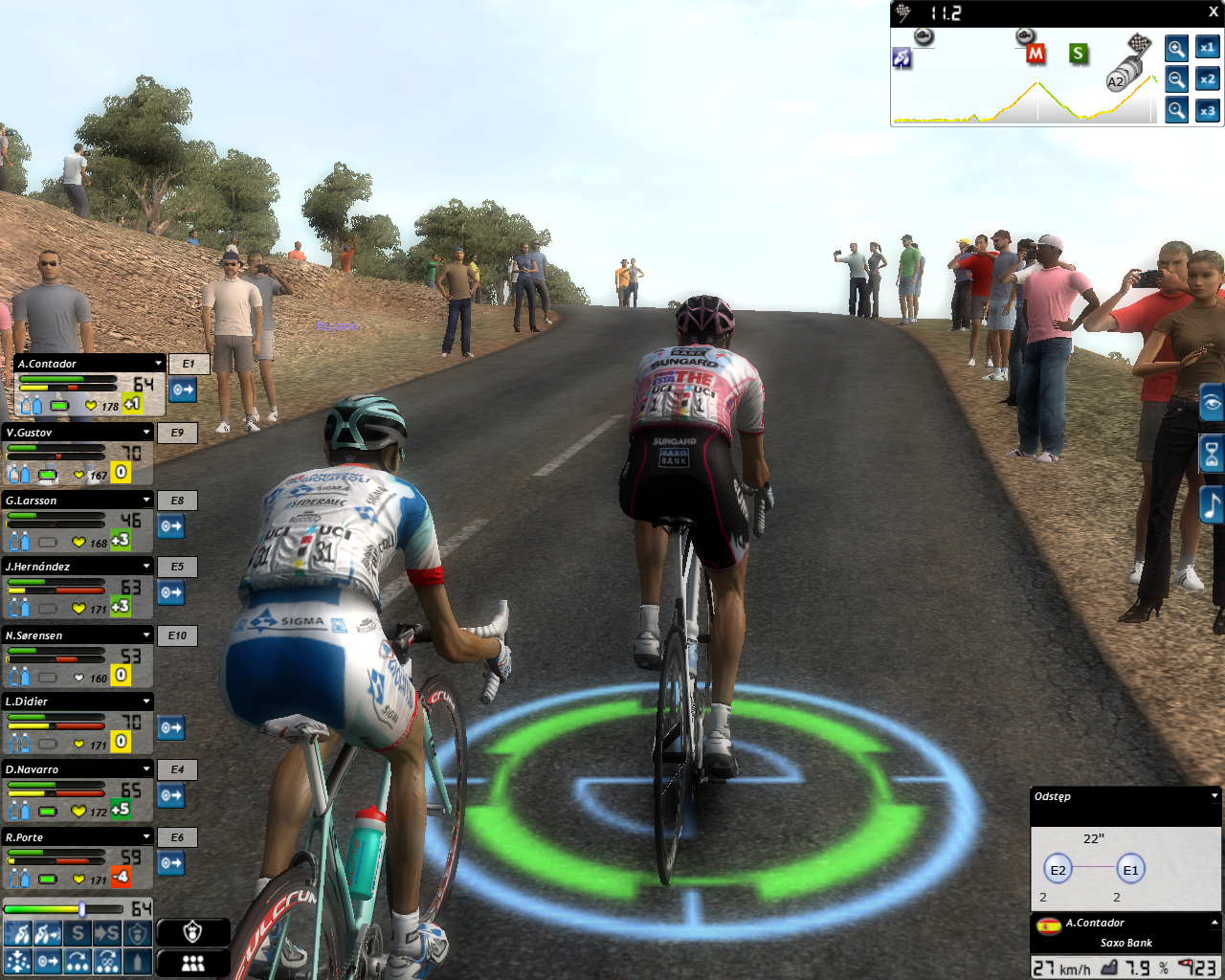Click the eye camera view icon

point(1213,403)
